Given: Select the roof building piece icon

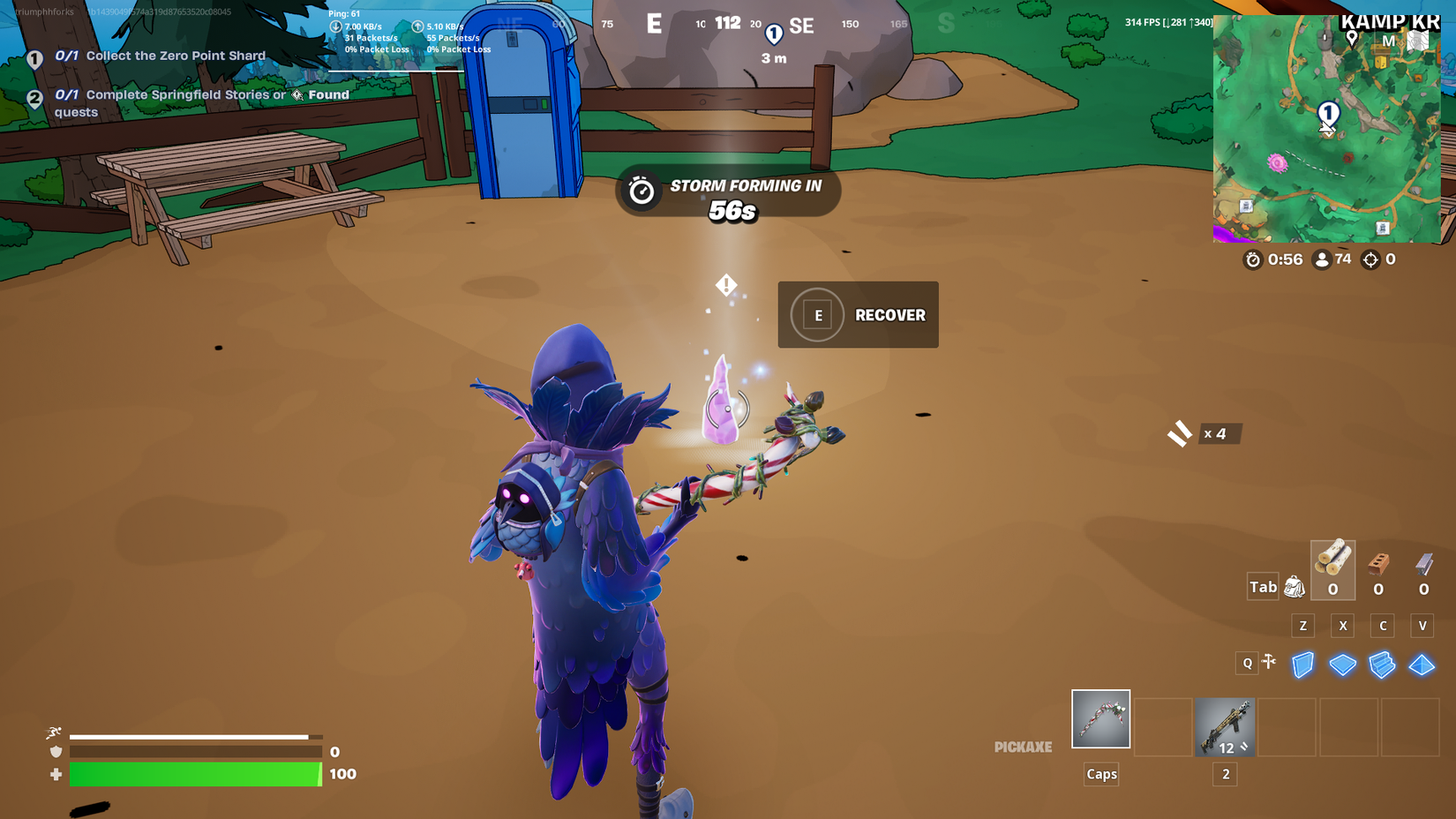Looking at the screenshot, I should pos(1422,665).
